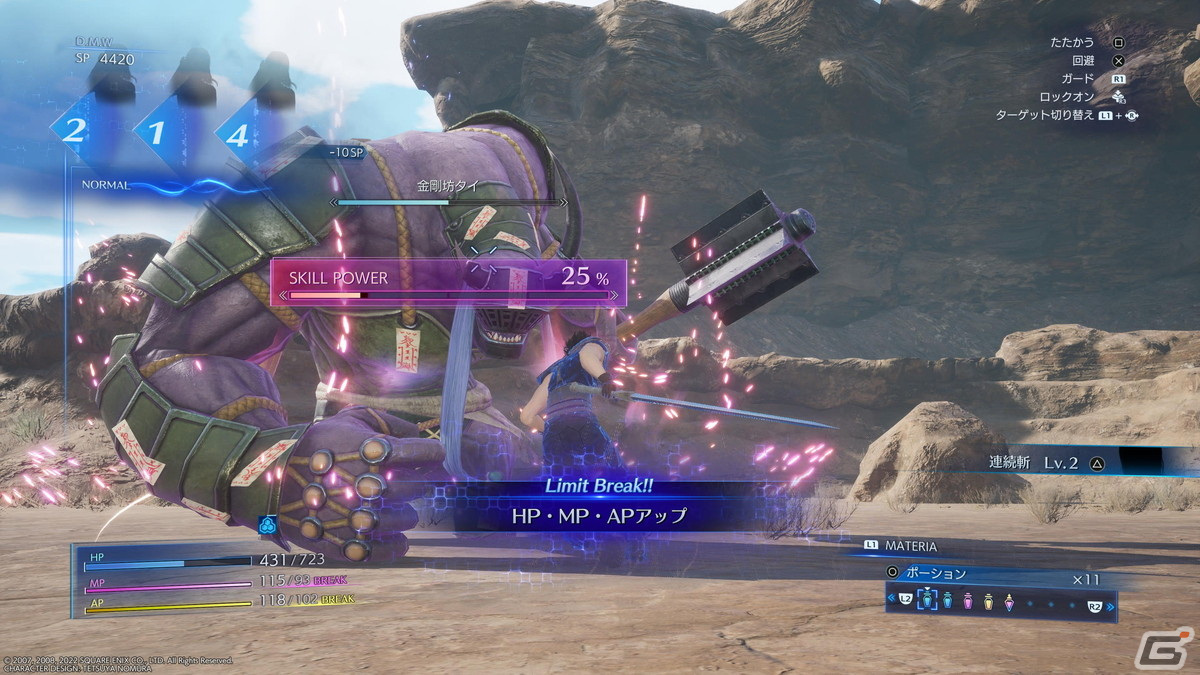The height and width of the screenshot is (675, 1200).
Task: Select the pink diamond-shaped flask item
Action: pos(1010,602)
